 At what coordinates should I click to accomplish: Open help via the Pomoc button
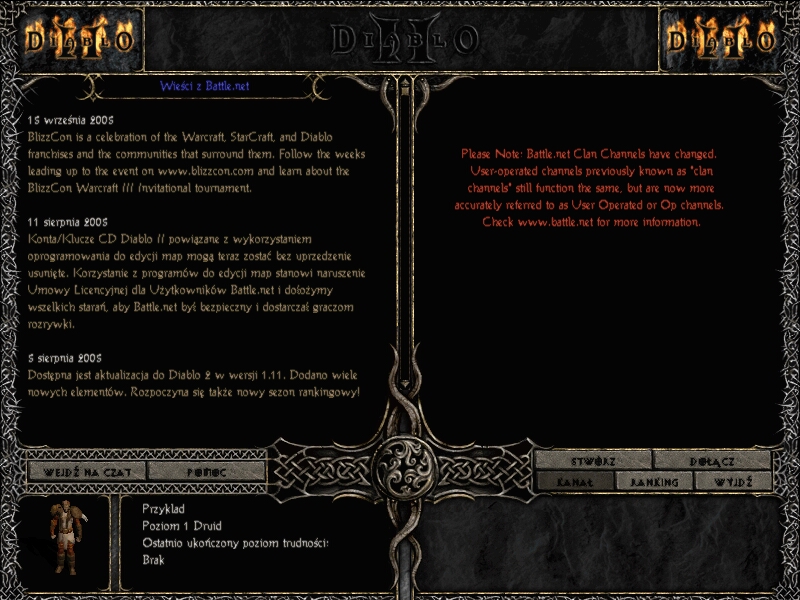click(206, 471)
